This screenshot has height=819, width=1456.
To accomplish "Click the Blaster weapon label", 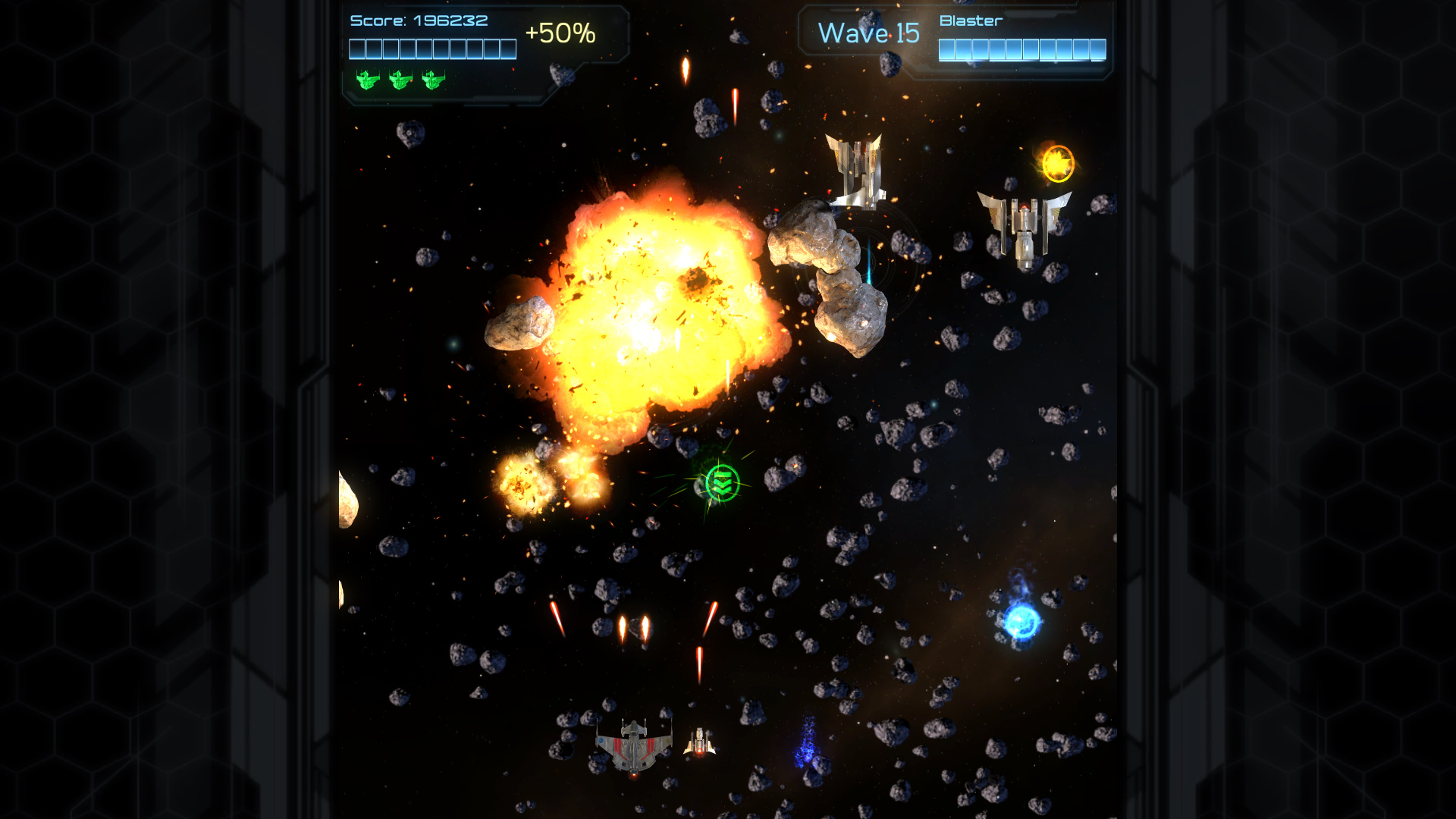I will pos(969,20).
